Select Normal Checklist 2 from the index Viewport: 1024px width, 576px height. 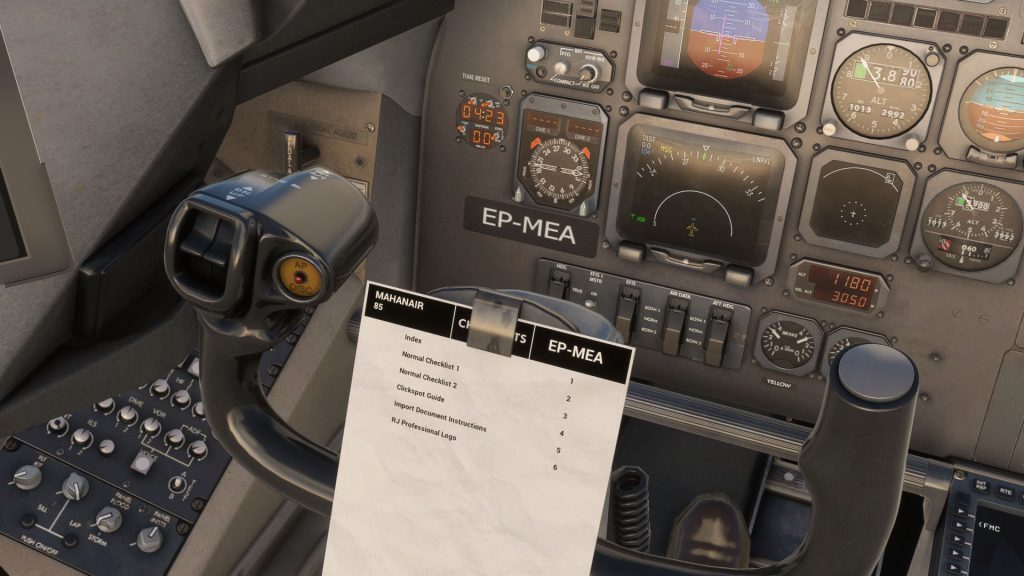point(428,378)
